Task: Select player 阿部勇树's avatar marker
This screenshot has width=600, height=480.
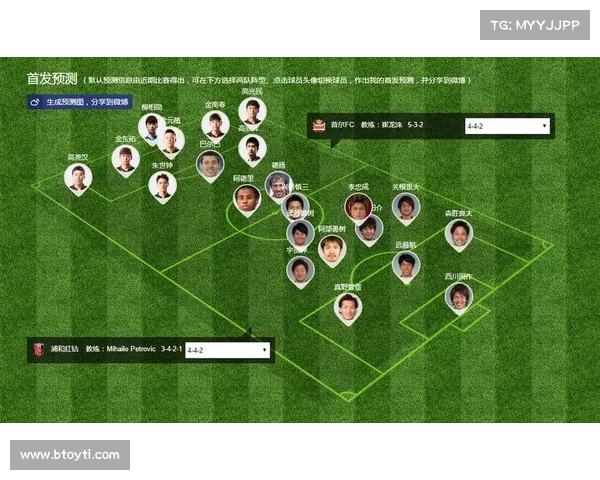Action: point(331,249)
